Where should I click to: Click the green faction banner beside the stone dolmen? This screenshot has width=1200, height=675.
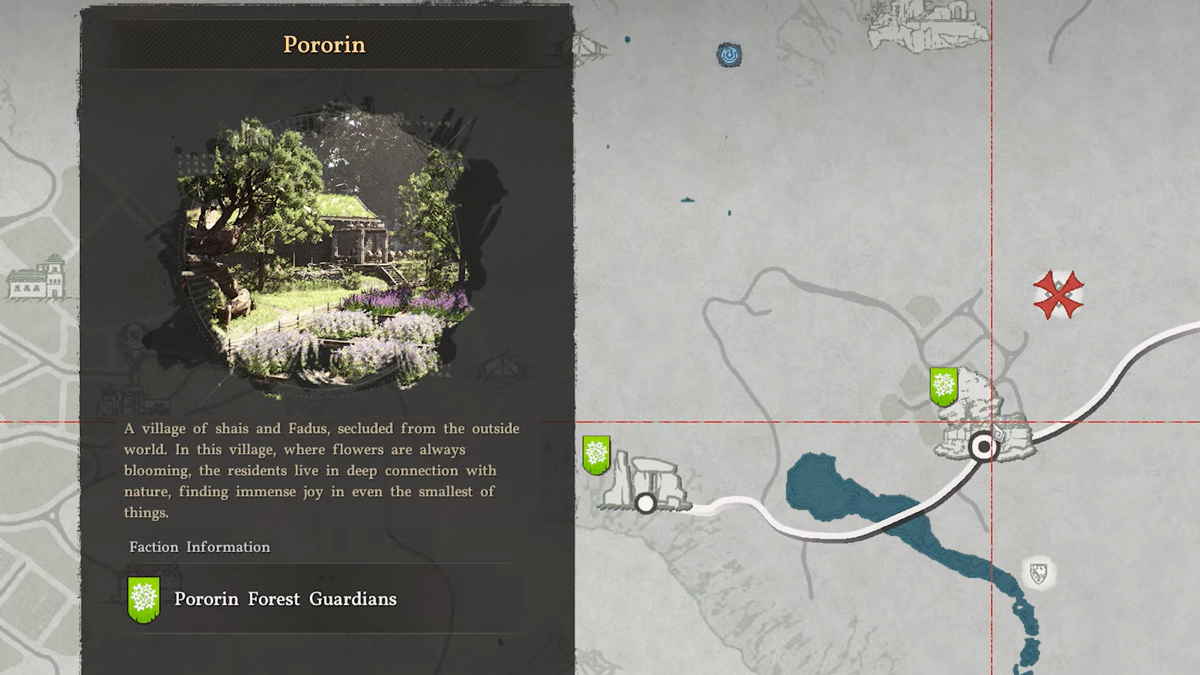point(597,455)
